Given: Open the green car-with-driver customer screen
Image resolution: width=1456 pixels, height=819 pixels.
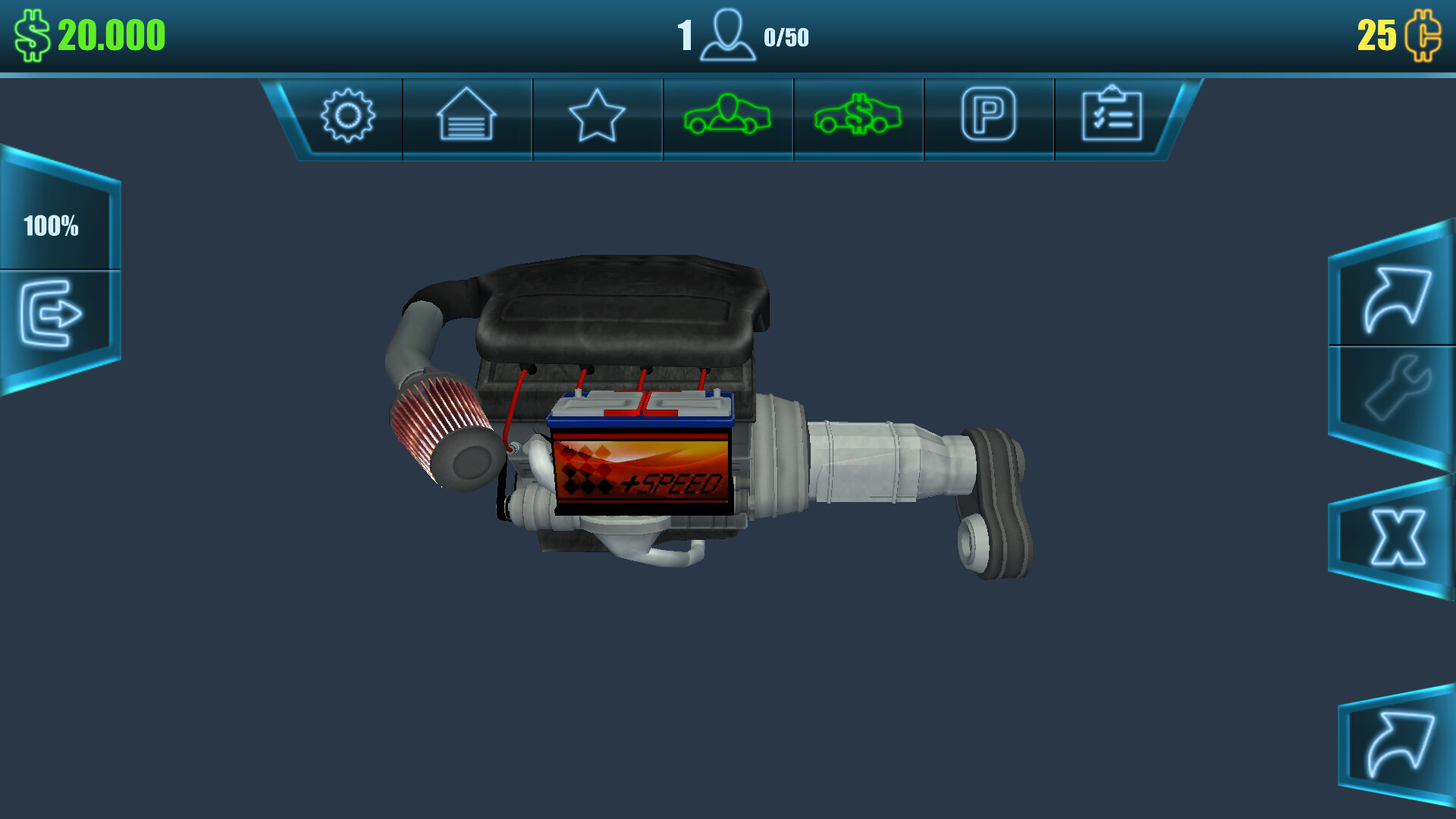Looking at the screenshot, I should click(727, 115).
